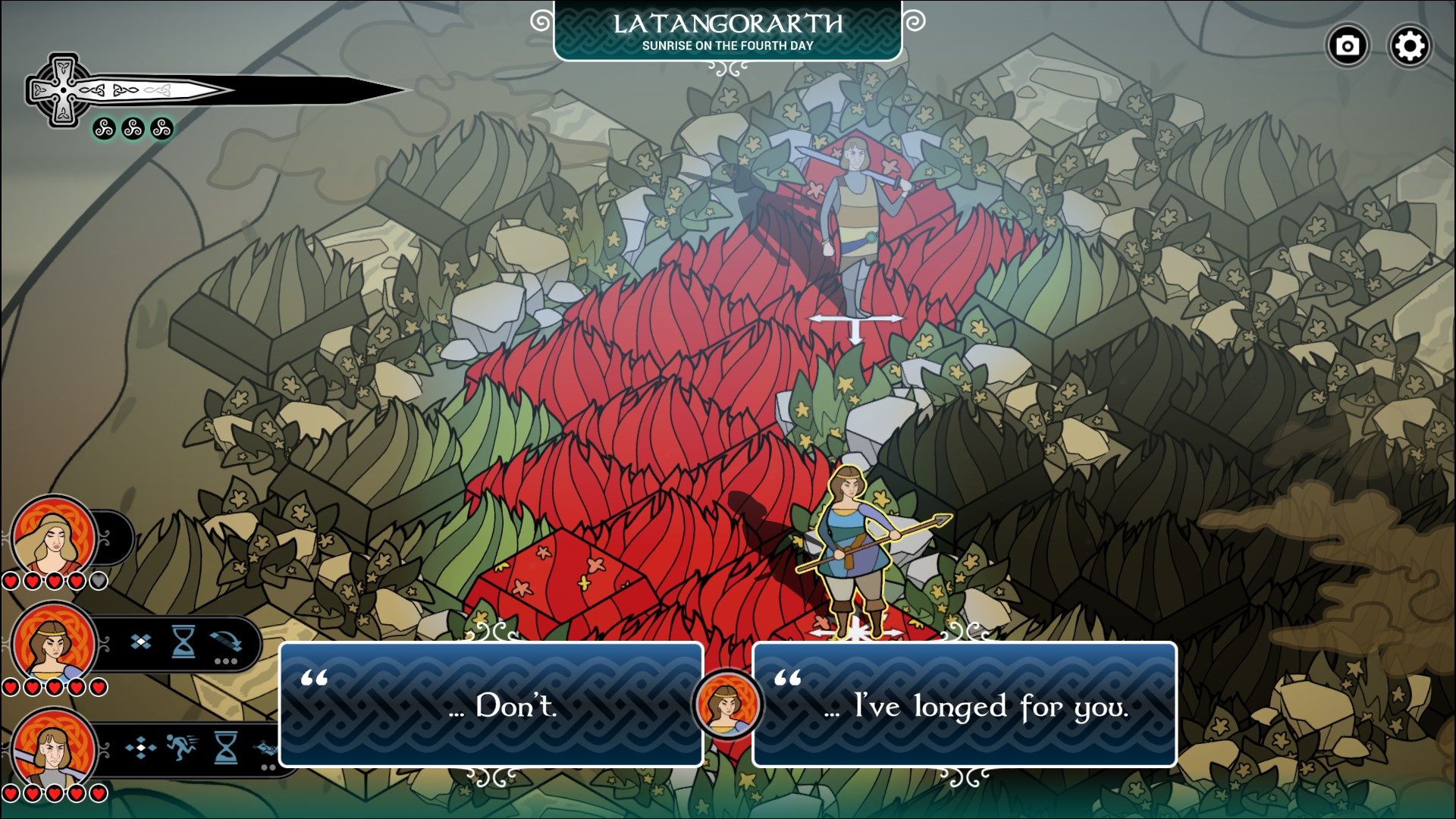Activate the headband woman's diagonal move icon
The width and height of the screenshot is (1456, 819).
tap(140, 642)
